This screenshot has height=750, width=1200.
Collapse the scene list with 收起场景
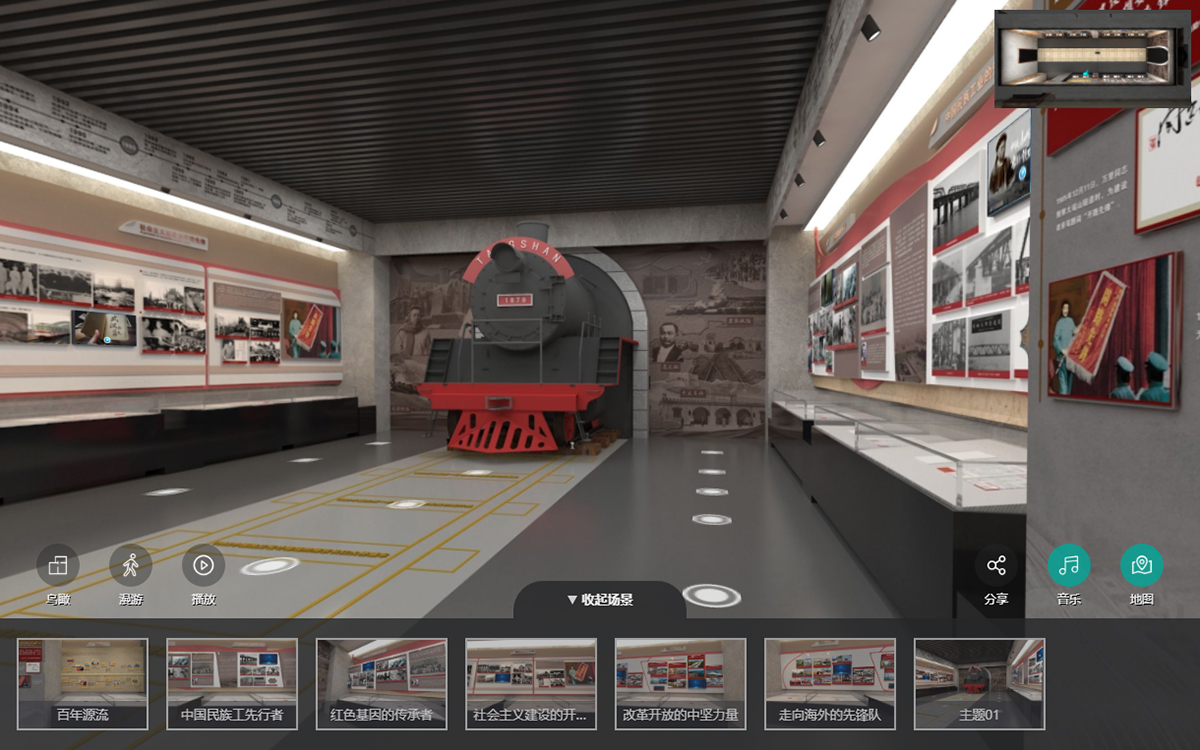(x=600, y=600)
